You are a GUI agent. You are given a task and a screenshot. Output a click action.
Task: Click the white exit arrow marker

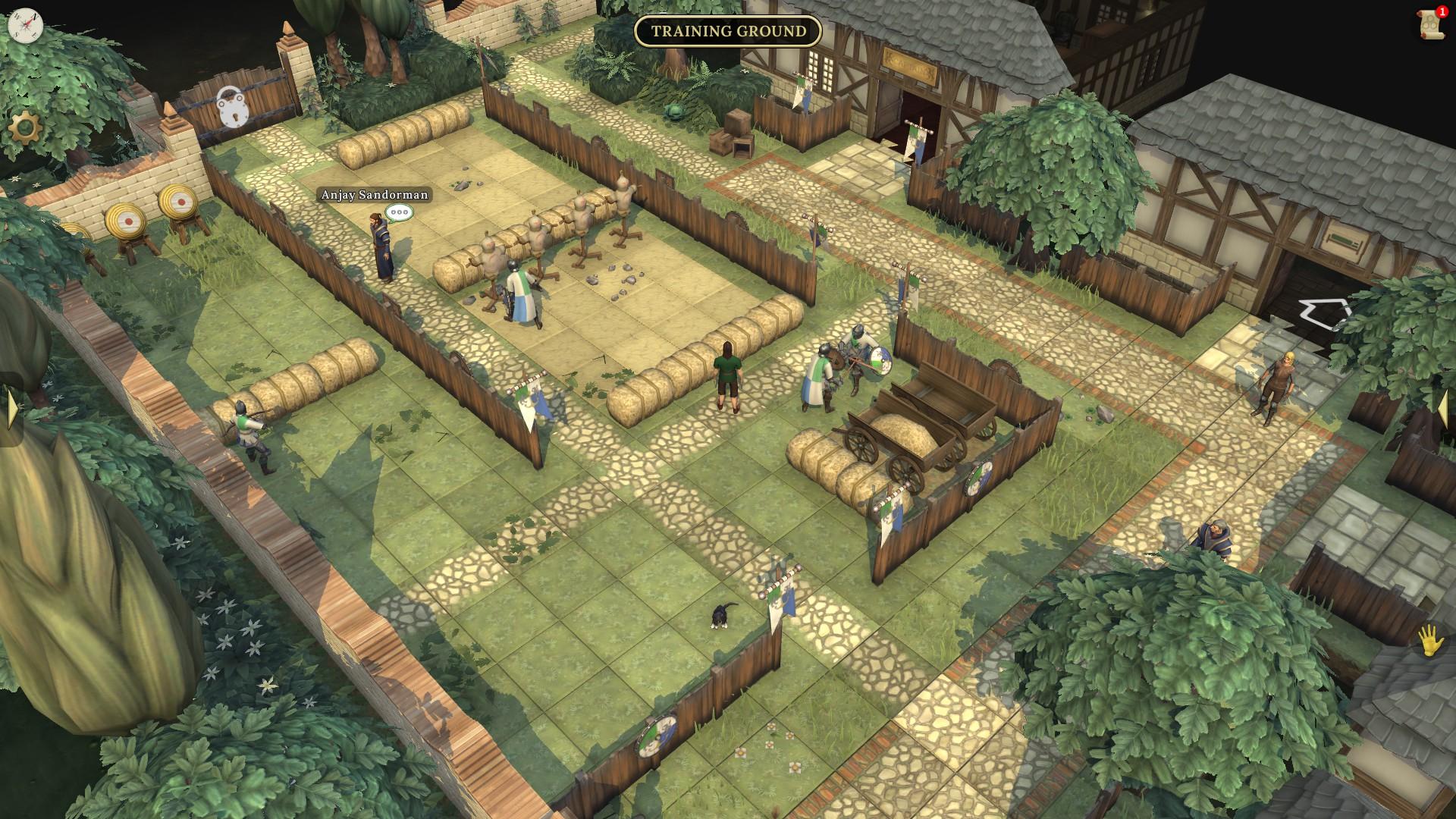(1325, 314)
